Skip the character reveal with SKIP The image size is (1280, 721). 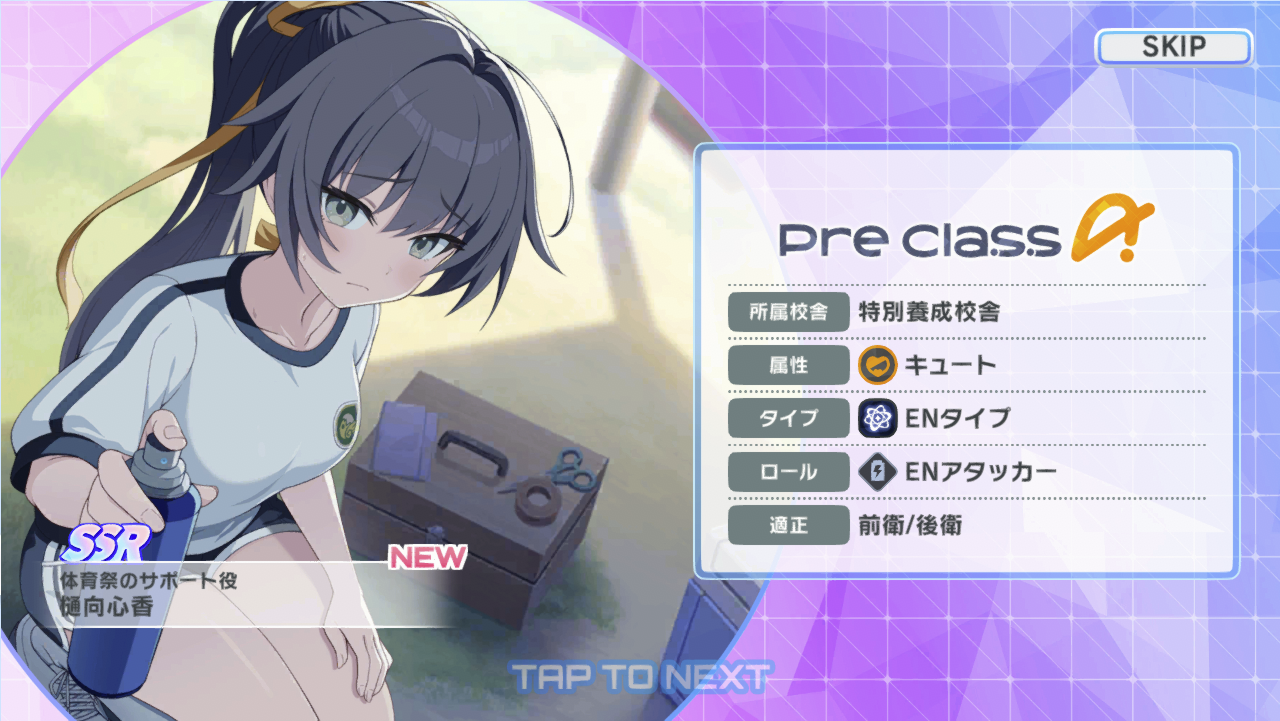point(1173,46)
